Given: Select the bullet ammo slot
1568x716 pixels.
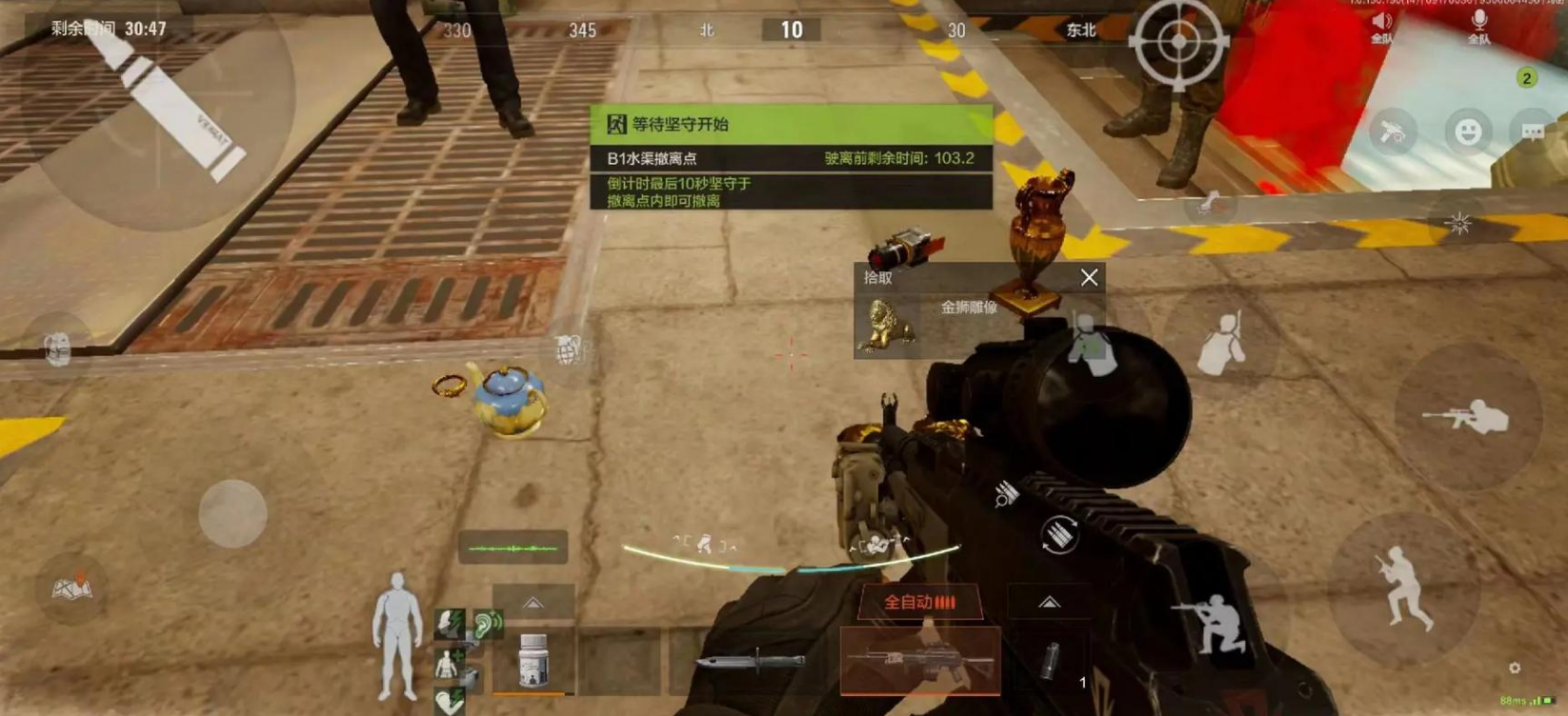Looking at the screenshot, I should click(x=1051, y=661).
